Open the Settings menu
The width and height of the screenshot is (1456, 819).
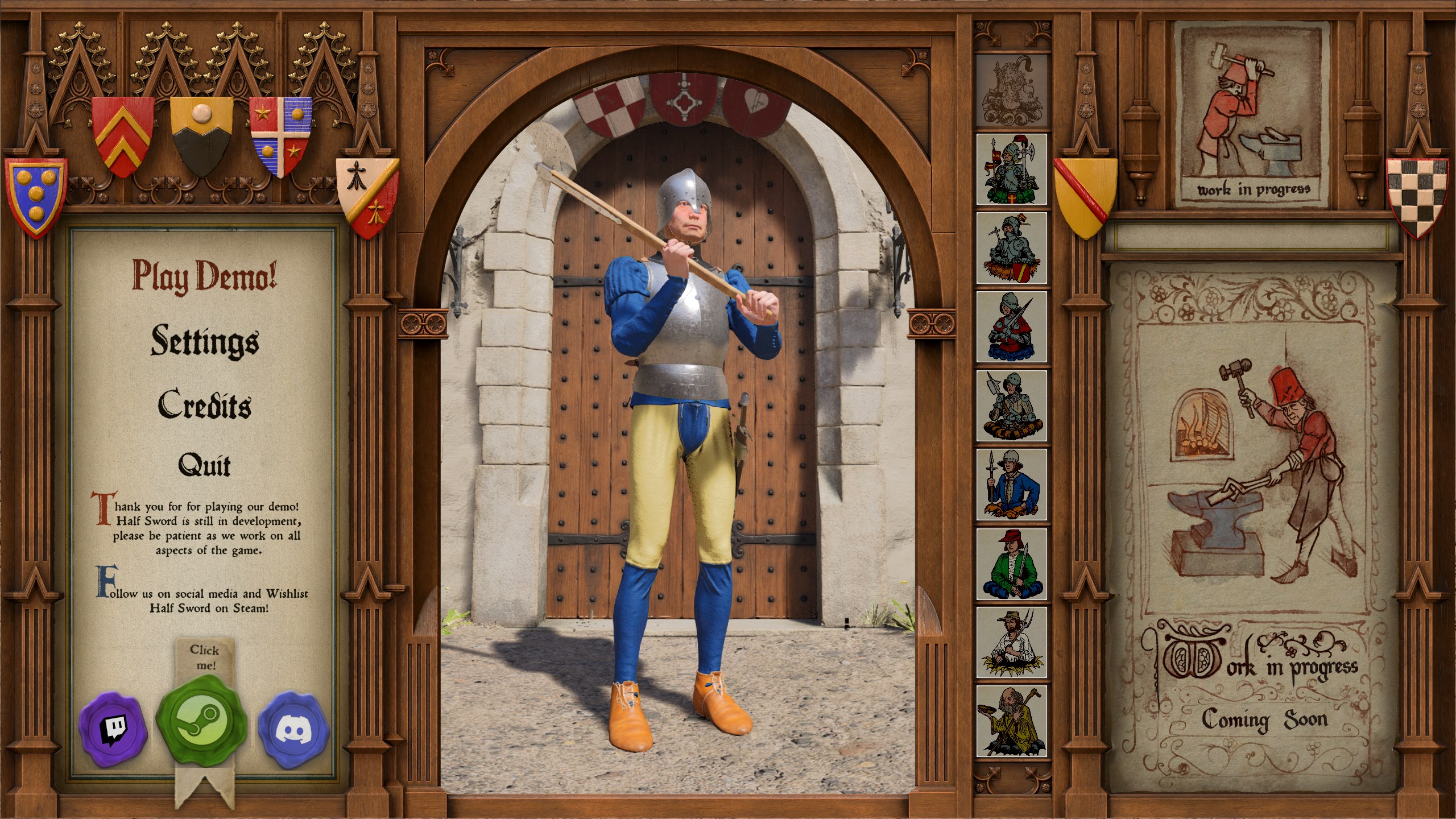point(205,341)
